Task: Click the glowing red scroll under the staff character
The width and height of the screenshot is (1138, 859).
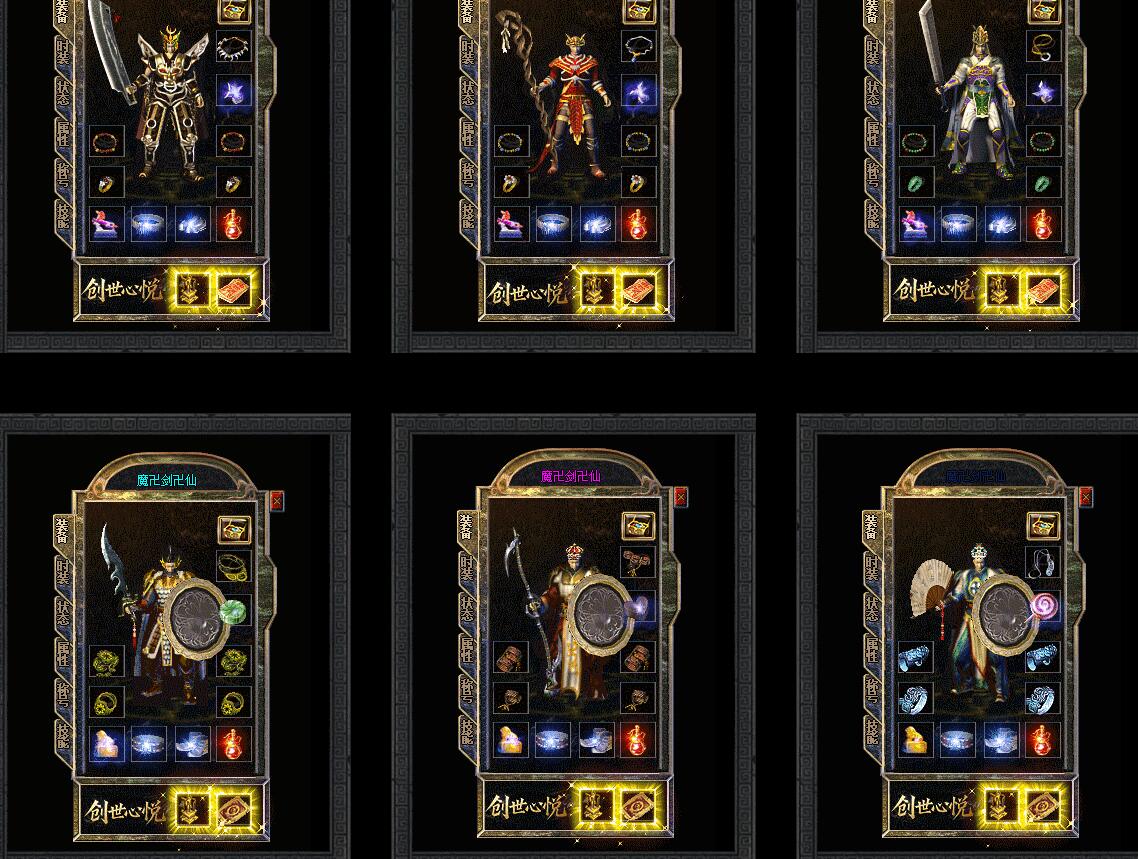Action: pyautogui.click(x=637, y=291)
